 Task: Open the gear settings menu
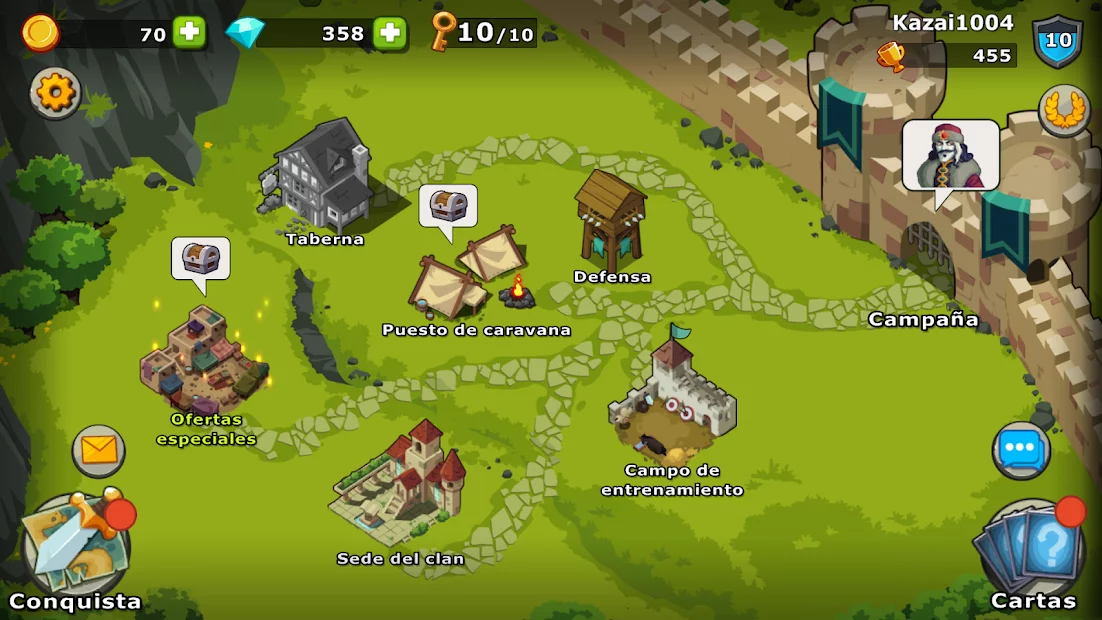point(55,93)
